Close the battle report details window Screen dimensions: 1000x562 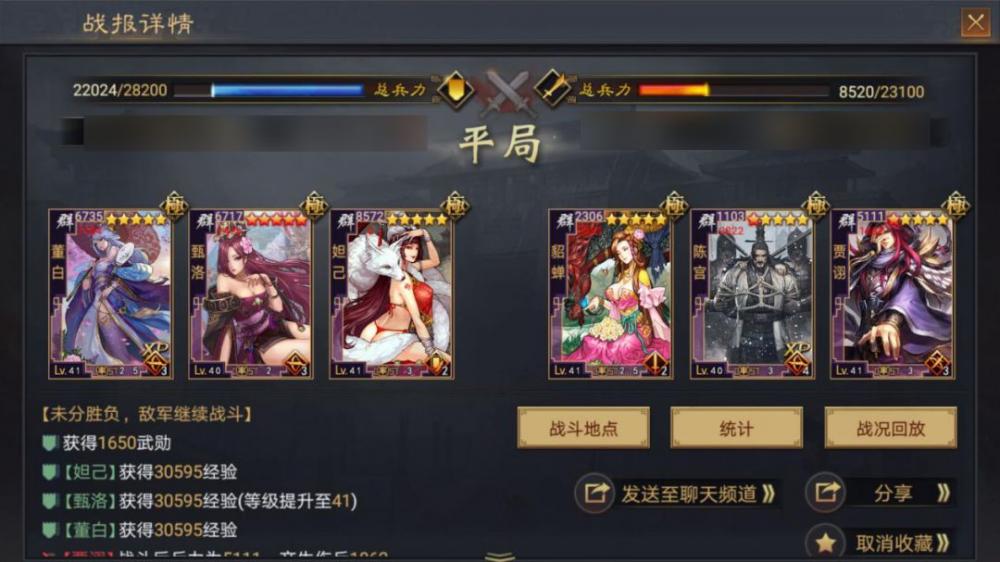coord(974,23)
